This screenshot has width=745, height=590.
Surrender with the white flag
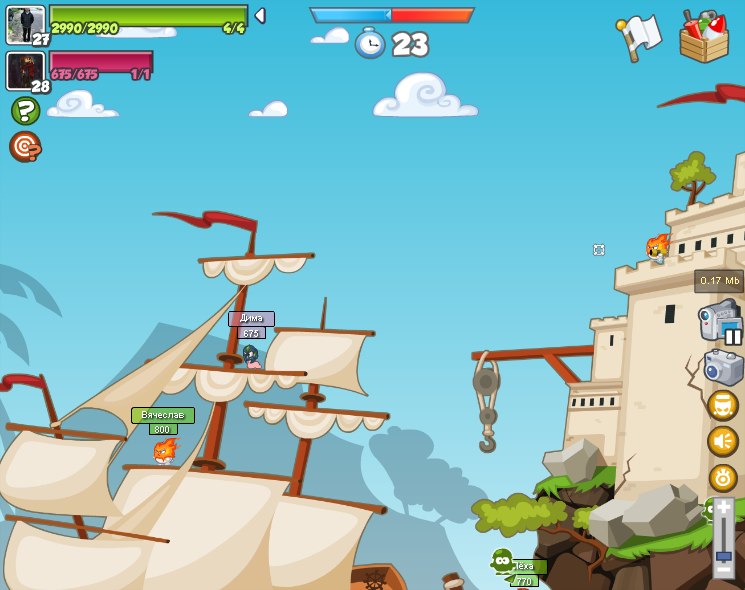(x=639, y=37)
